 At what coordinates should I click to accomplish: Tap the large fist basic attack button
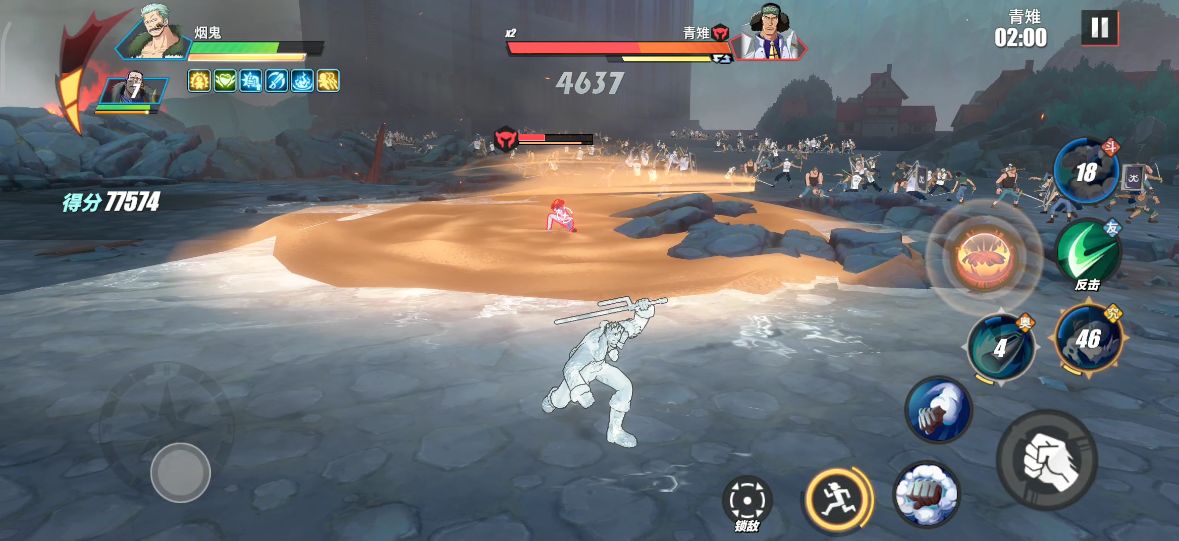(1046, 459)
